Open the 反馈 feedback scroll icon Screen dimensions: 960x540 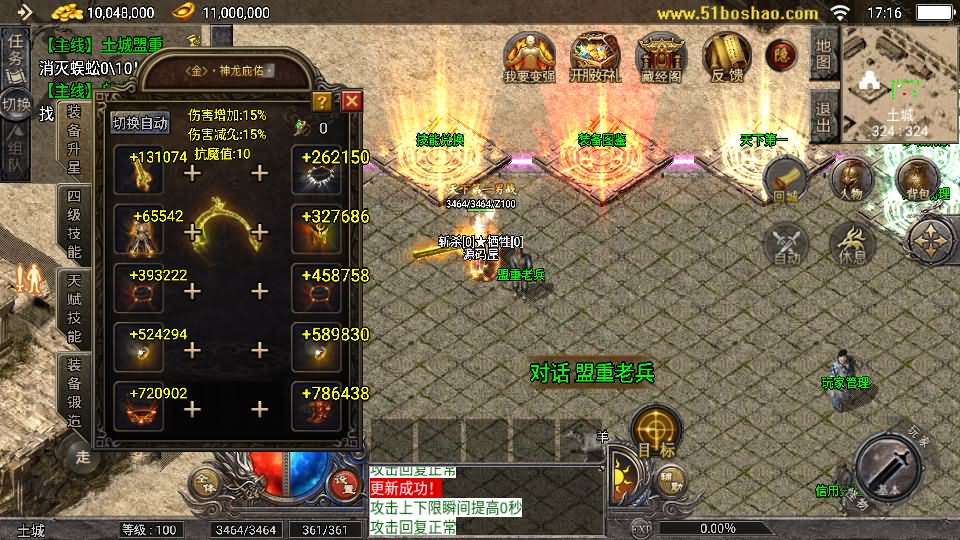[x=726, y=58]
